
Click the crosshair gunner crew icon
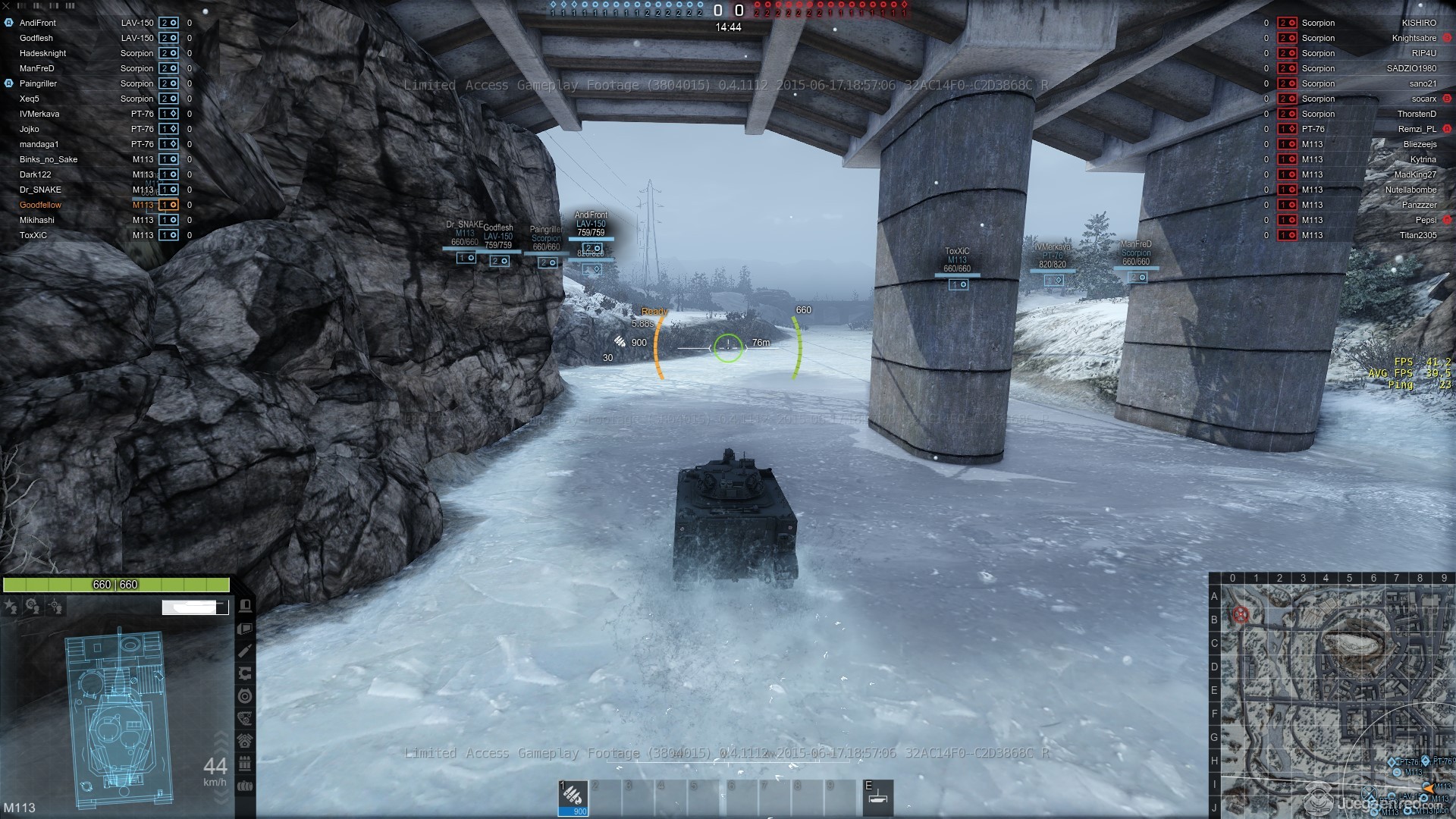(x=55, y=606)
